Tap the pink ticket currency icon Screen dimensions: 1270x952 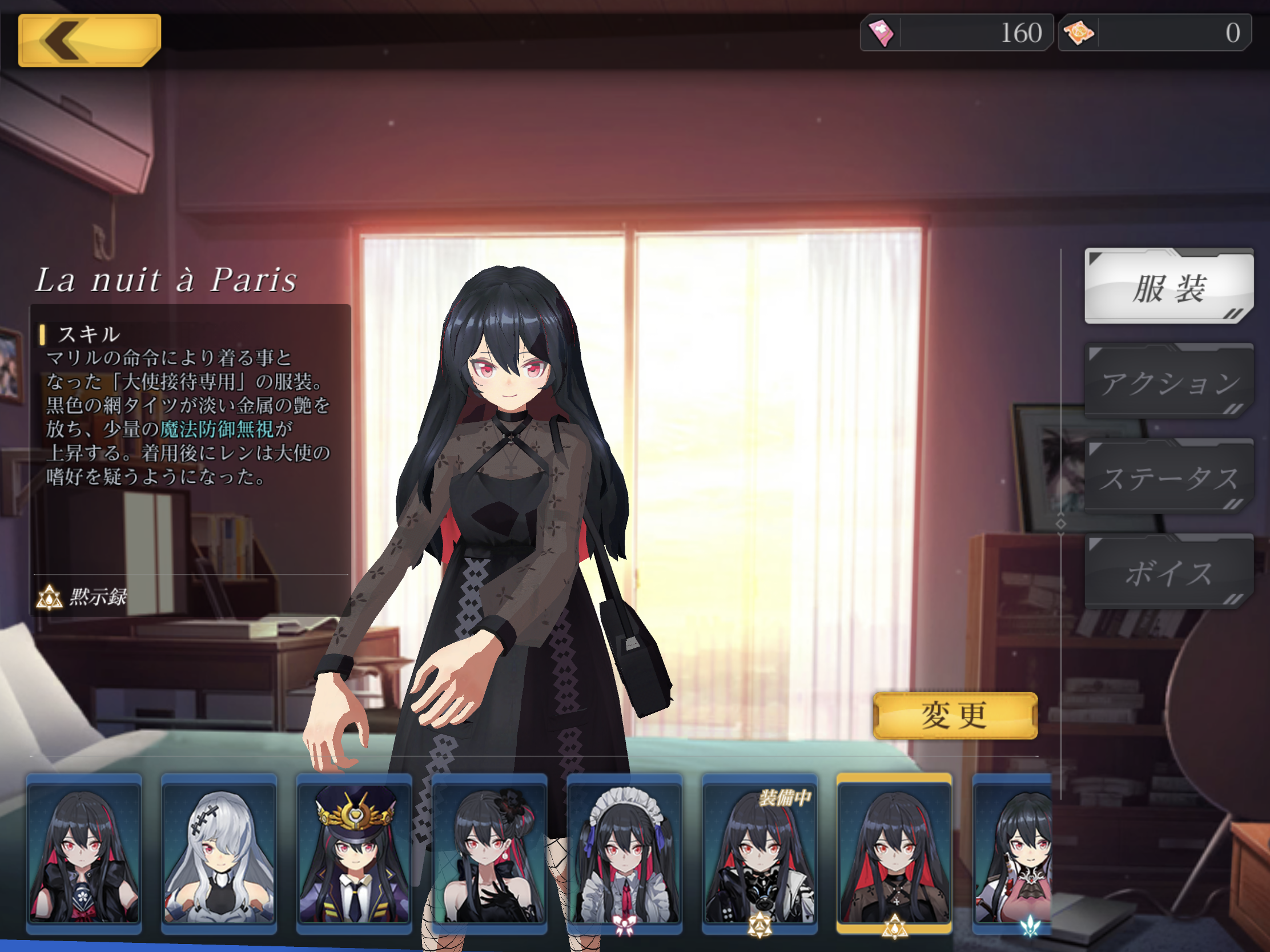pyautogui.click(x=881, y=33)
